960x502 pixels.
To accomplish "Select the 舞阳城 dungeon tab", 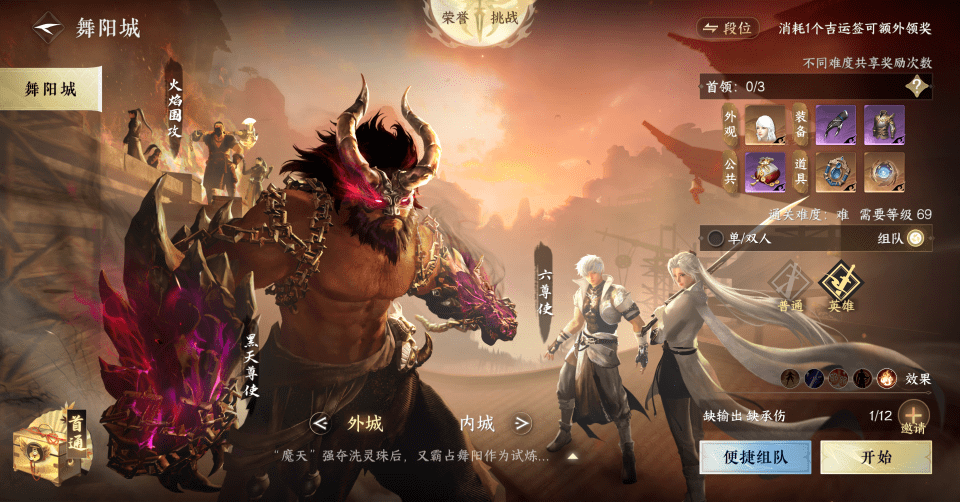I will pyautogui.click(x=49, y=89).
